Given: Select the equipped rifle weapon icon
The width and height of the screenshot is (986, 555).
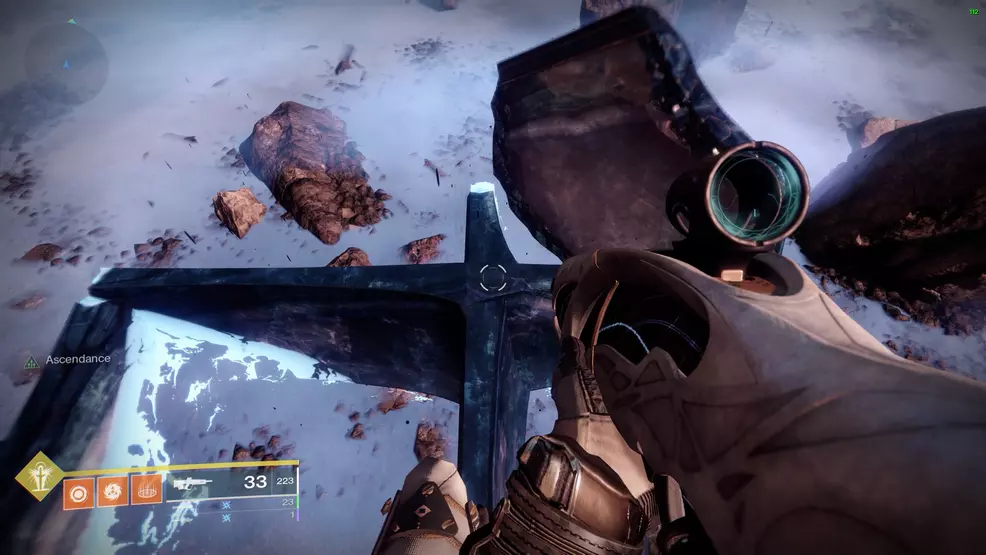Looking at the screenshot, I should [193, 482].
